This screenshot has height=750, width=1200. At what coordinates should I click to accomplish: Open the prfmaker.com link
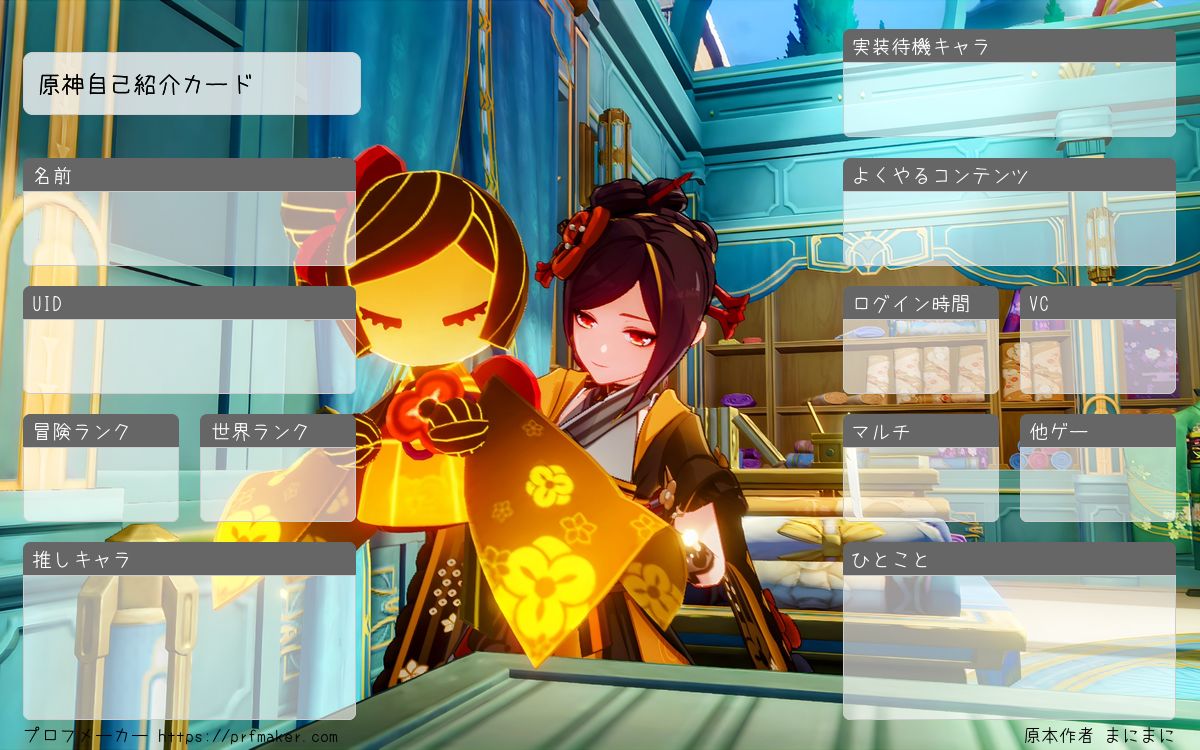tap(248, 737)
